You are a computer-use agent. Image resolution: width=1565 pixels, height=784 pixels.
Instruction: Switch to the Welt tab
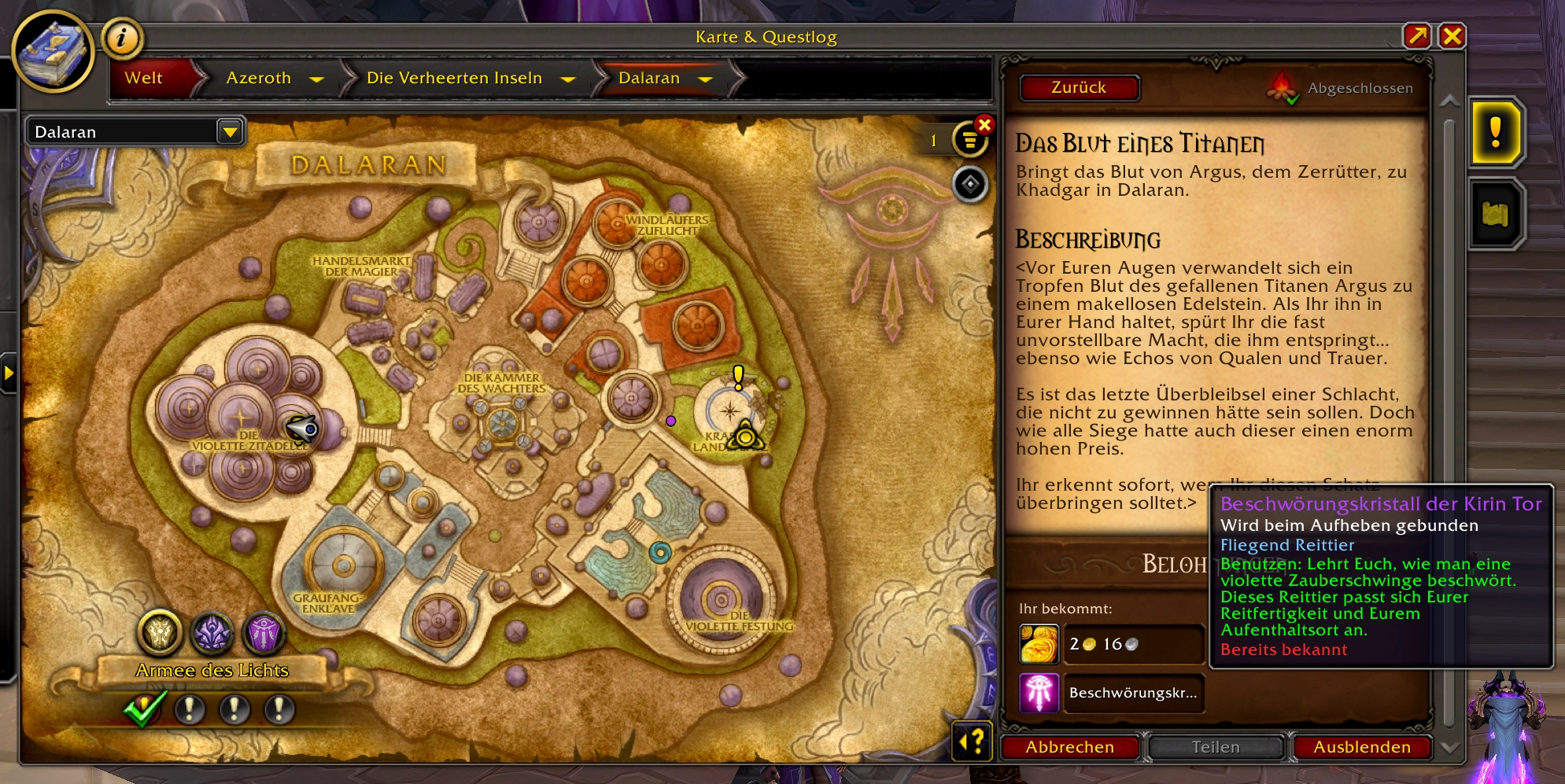[x=145, y=78]
